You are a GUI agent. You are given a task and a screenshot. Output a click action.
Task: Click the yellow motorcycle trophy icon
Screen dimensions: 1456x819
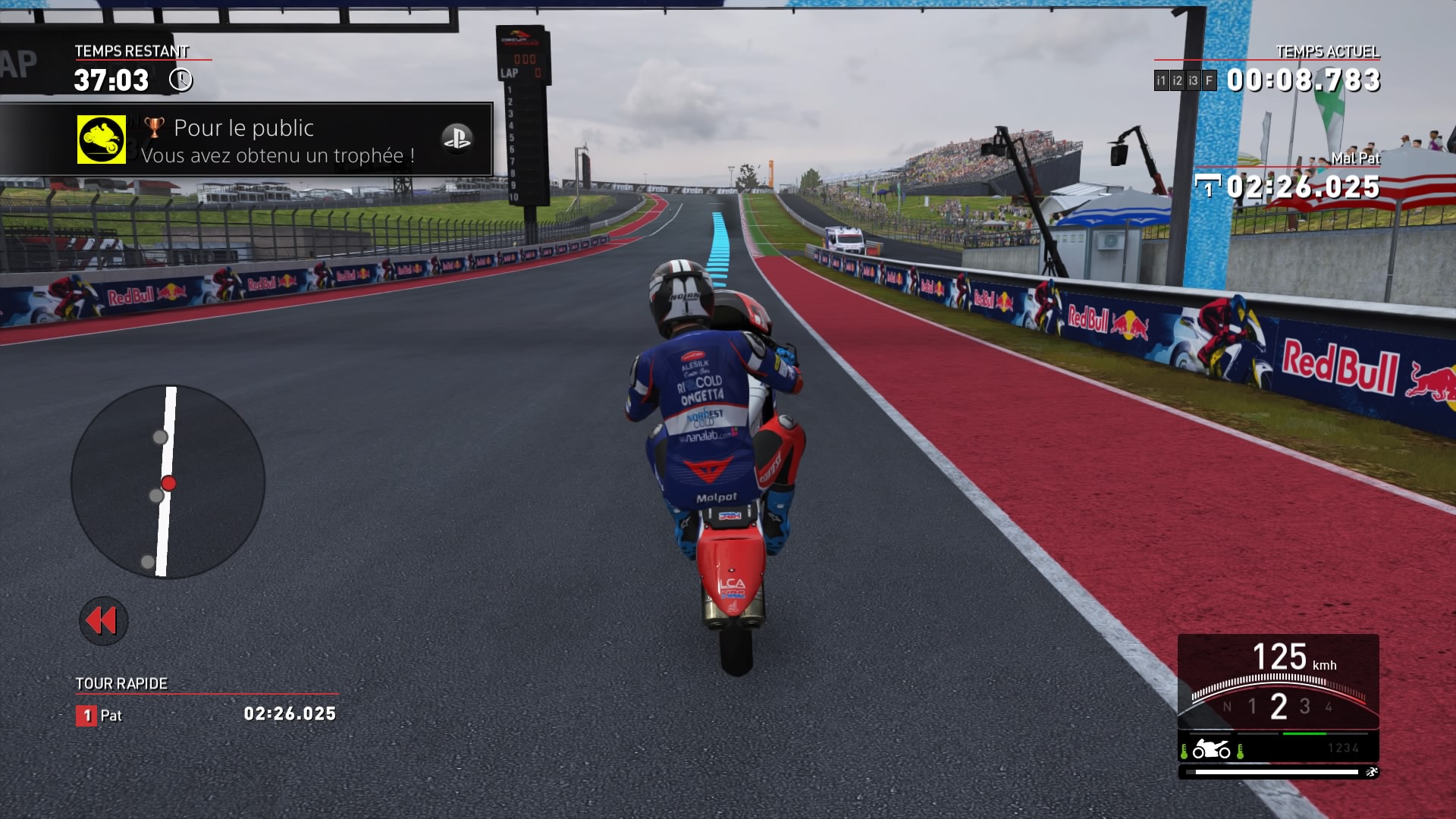102,140
